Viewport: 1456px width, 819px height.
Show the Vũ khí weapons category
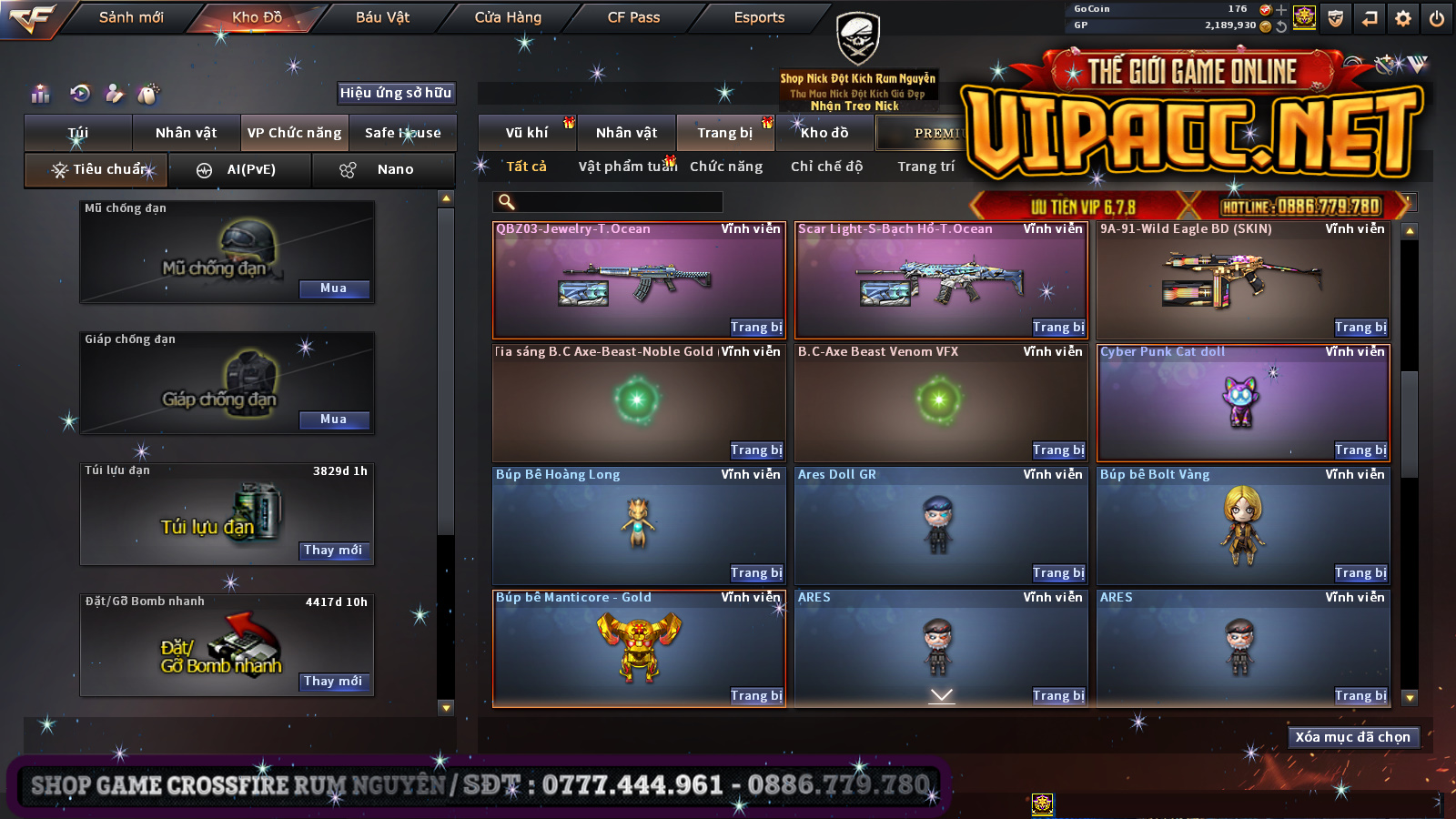pos(527,133)
